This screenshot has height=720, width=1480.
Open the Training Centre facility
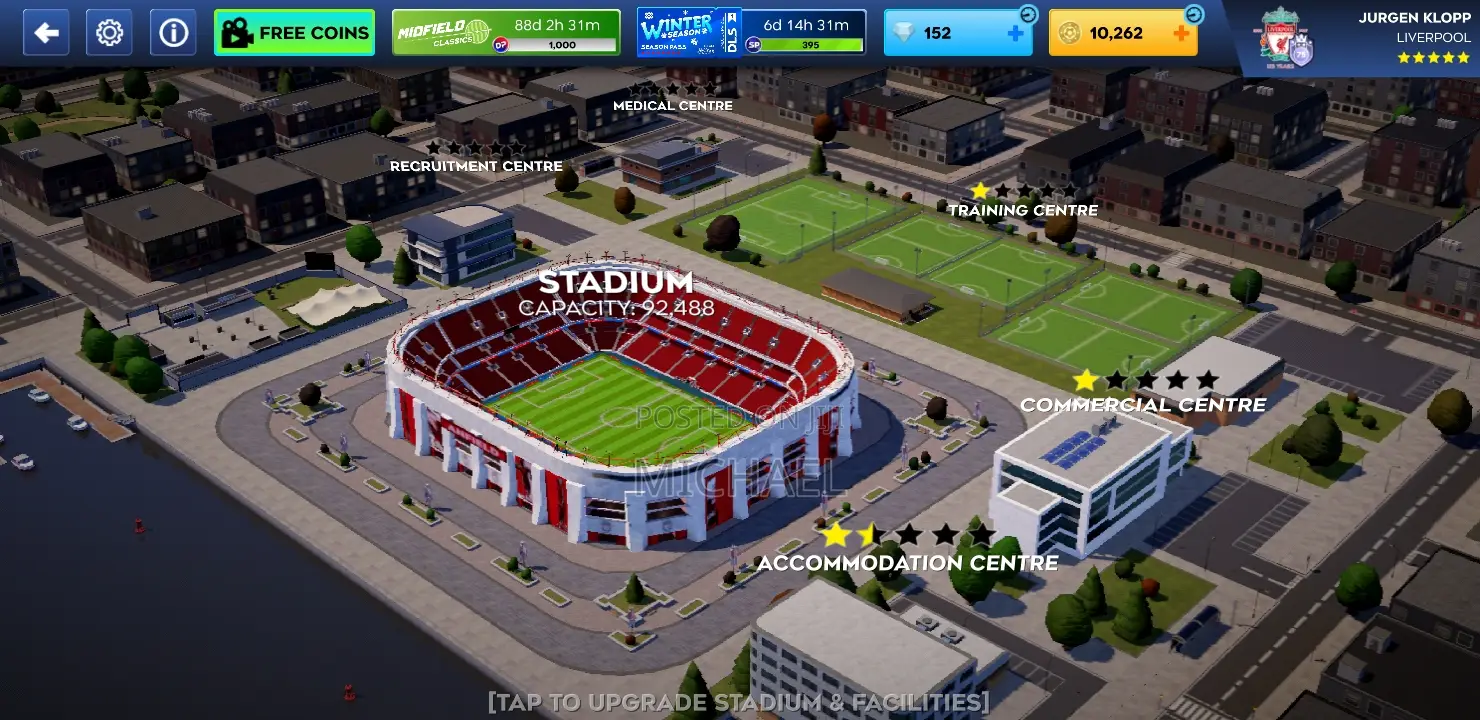pos(1023,209)
